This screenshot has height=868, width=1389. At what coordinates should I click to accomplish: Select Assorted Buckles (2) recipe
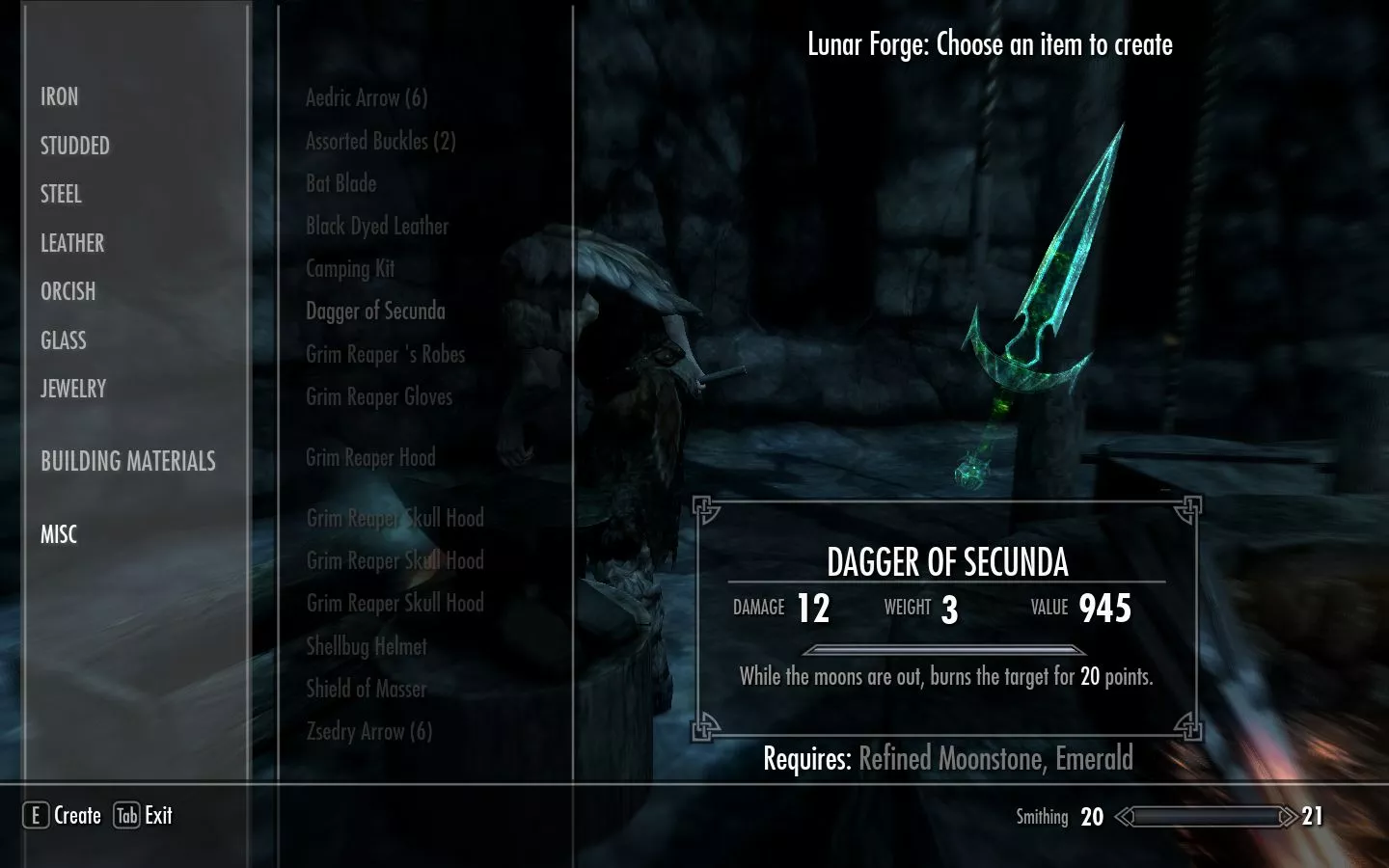pos(381,141)
